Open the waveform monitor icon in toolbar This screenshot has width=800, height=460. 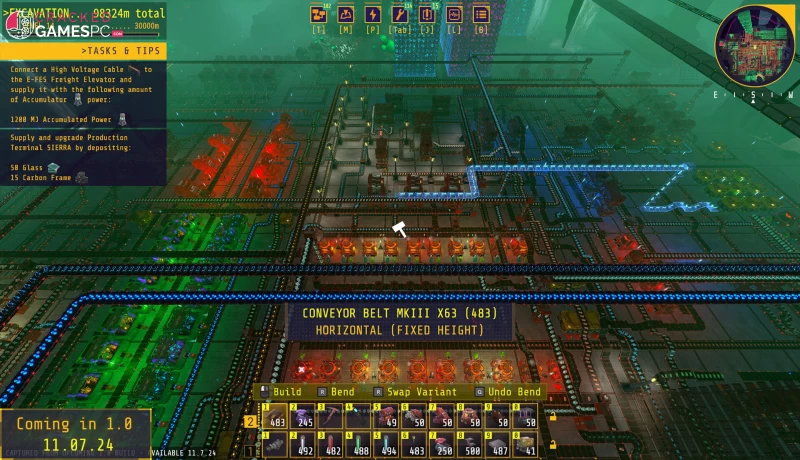pos(454,14)
